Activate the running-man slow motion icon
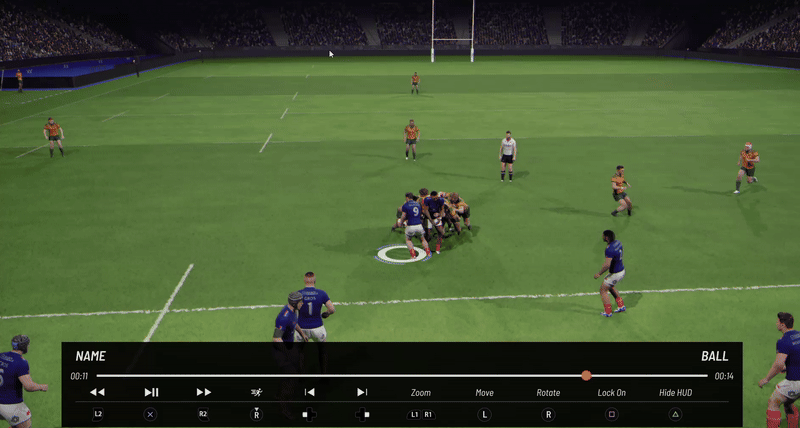Screen dimensions: 800x428 coord(257,392)
